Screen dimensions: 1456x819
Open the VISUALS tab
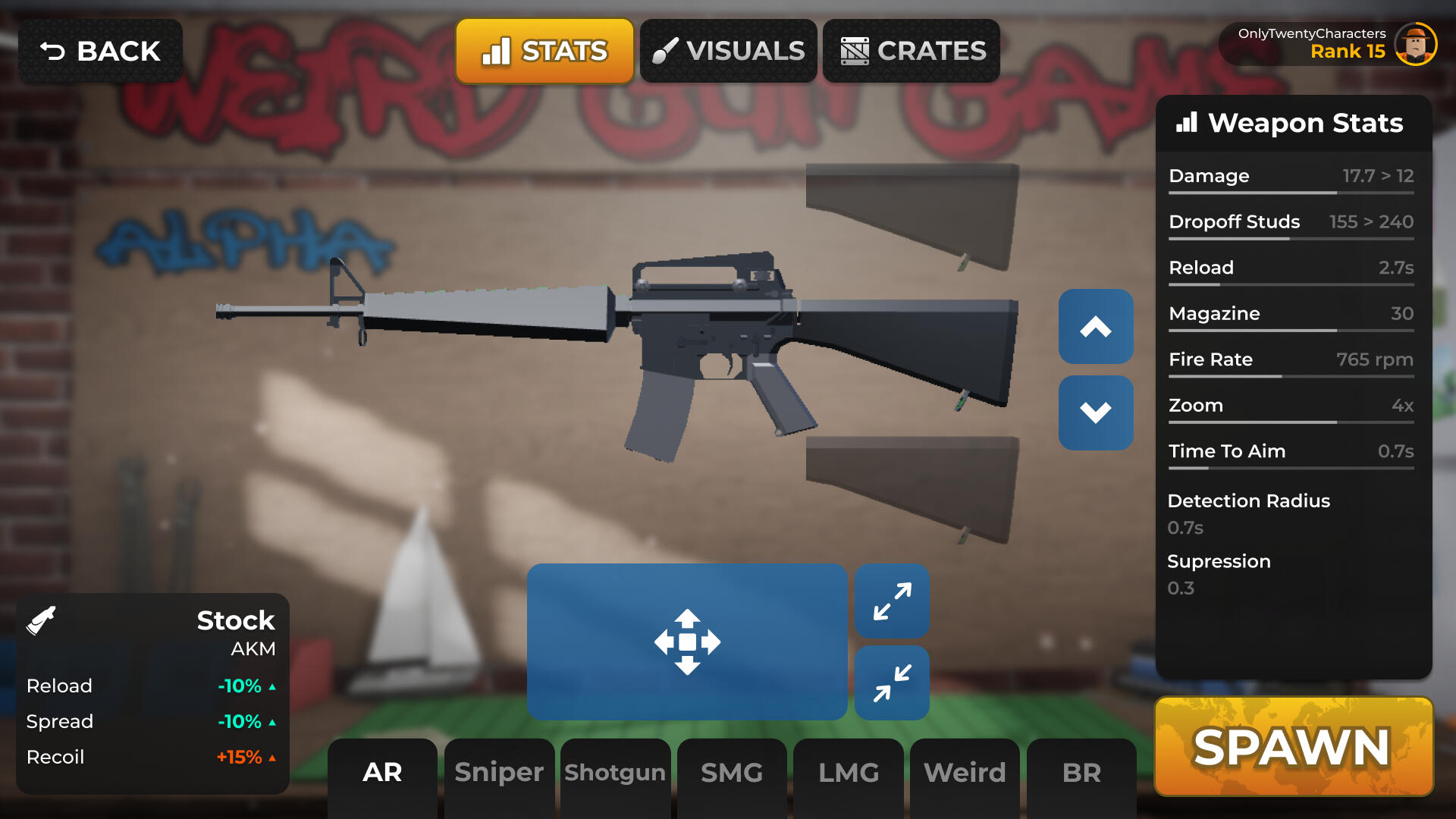click(728, 51)
